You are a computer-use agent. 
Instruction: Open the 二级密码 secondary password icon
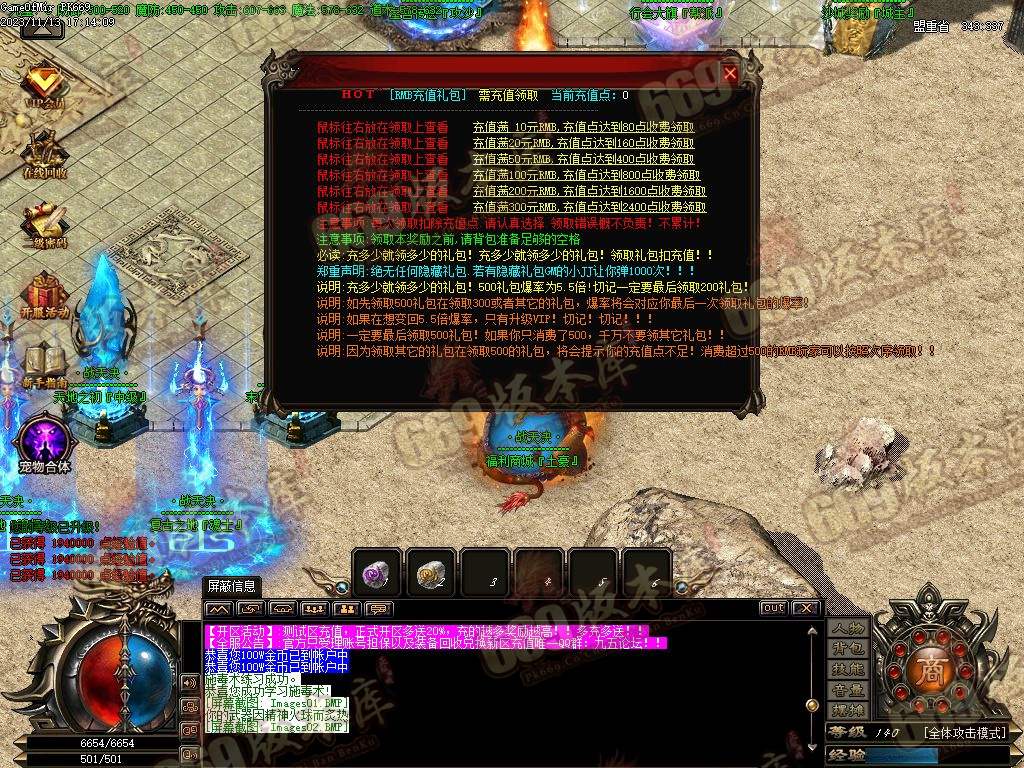(45, 225)
